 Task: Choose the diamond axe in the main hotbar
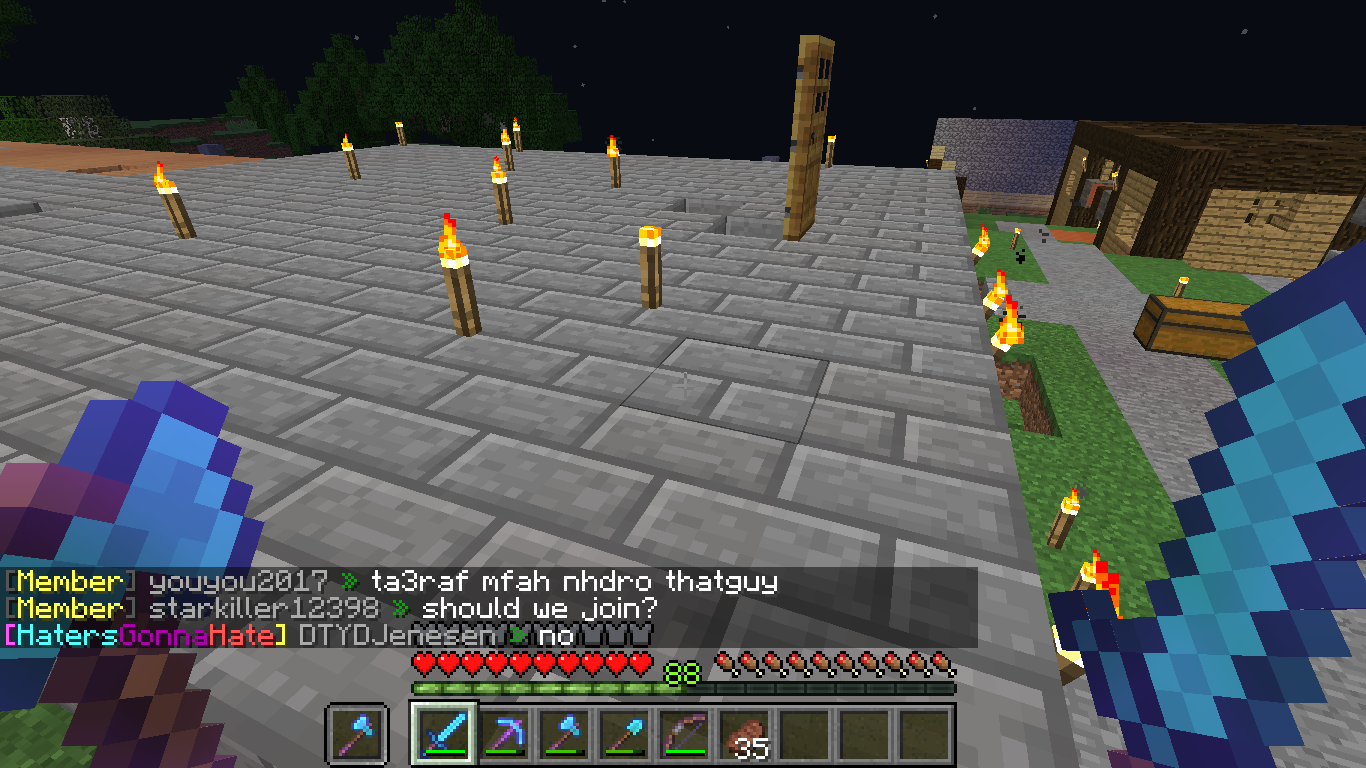tap(562, 735)
